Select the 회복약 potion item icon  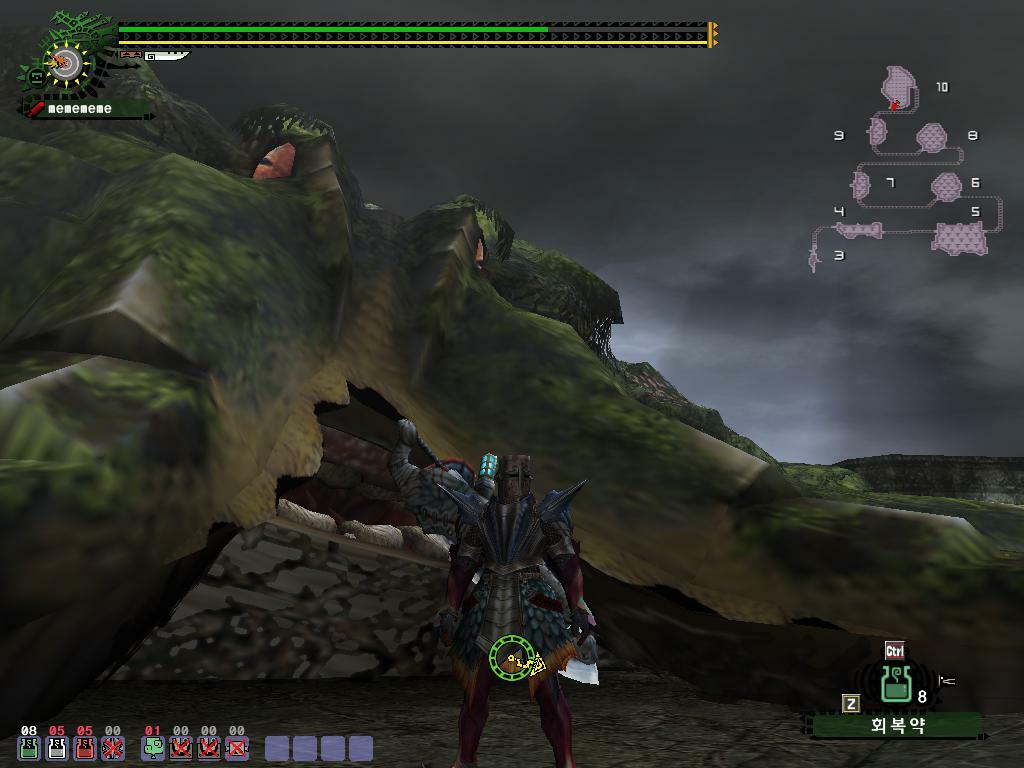[x=895, y=685]
